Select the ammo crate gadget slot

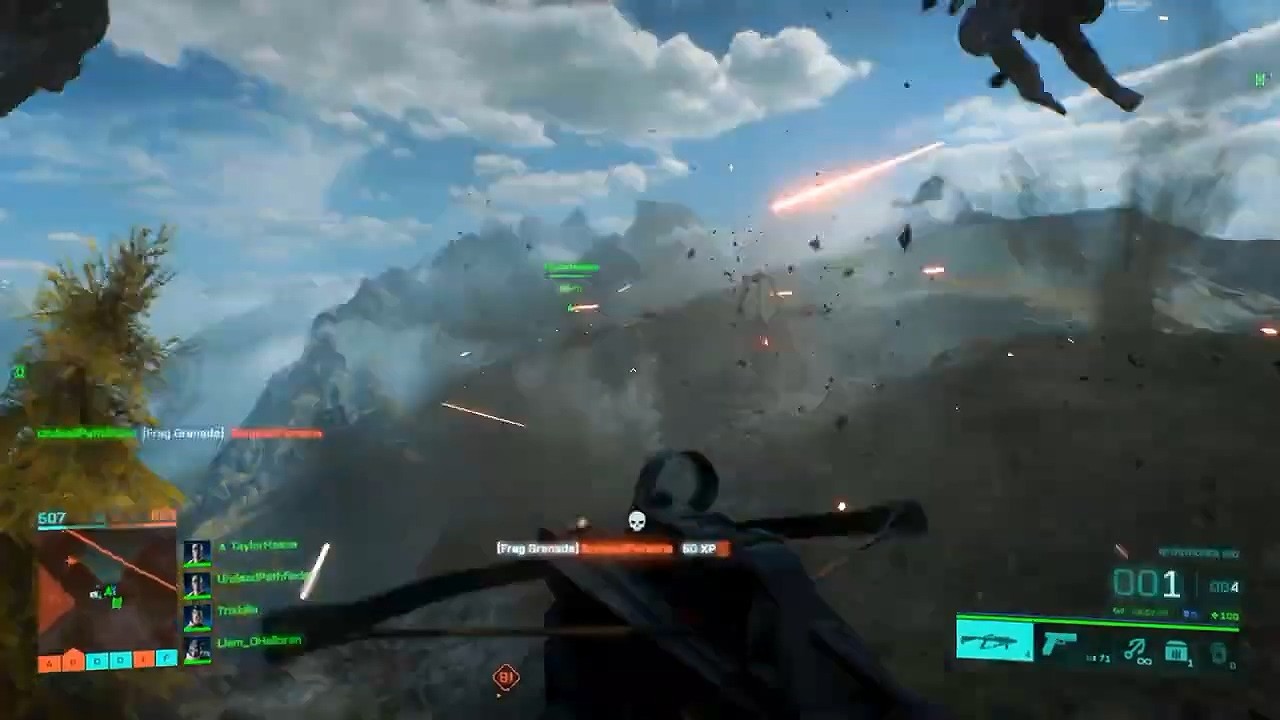coord(1178,652)
